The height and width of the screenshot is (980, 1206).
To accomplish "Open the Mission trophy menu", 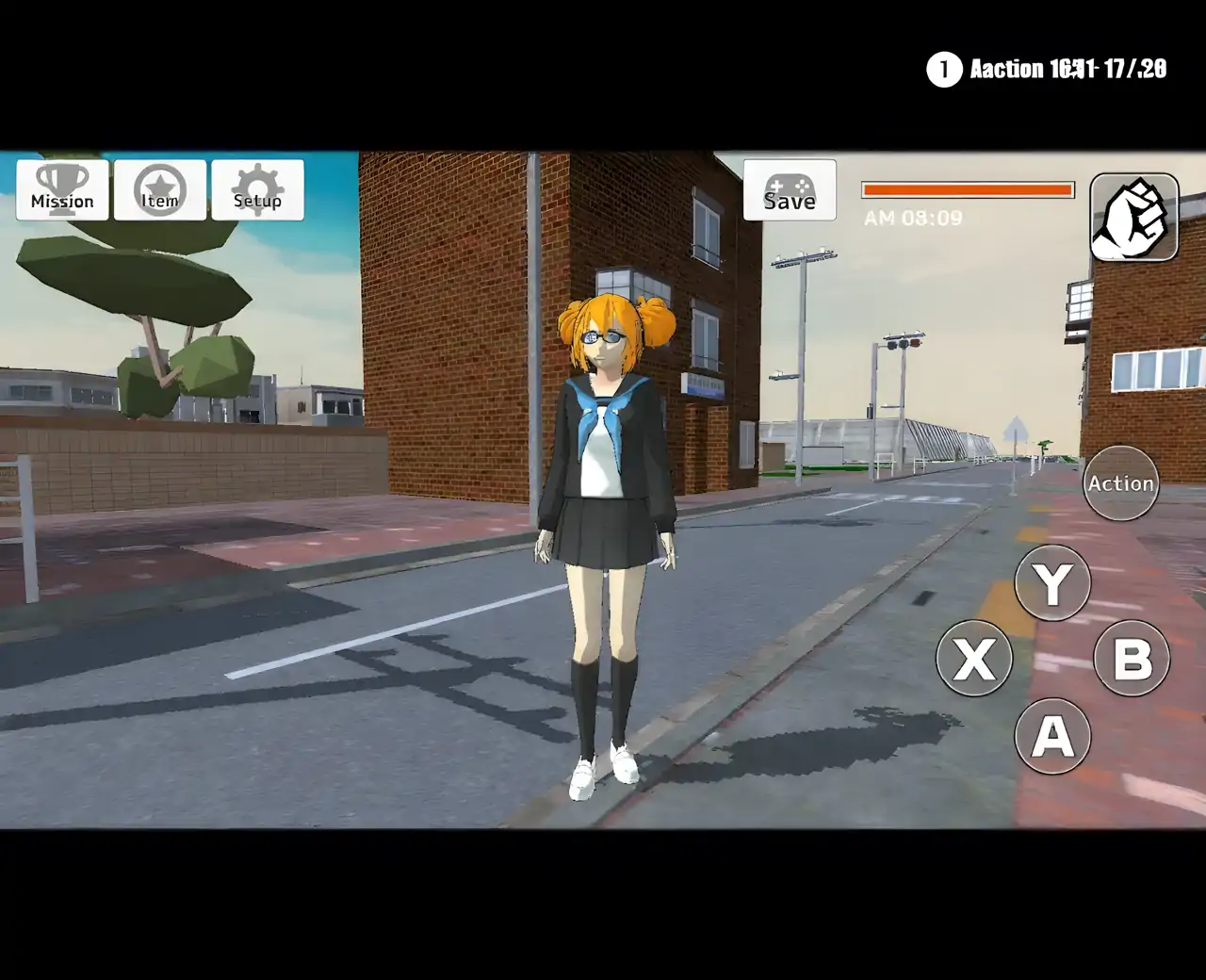I will tap(62, 189).
